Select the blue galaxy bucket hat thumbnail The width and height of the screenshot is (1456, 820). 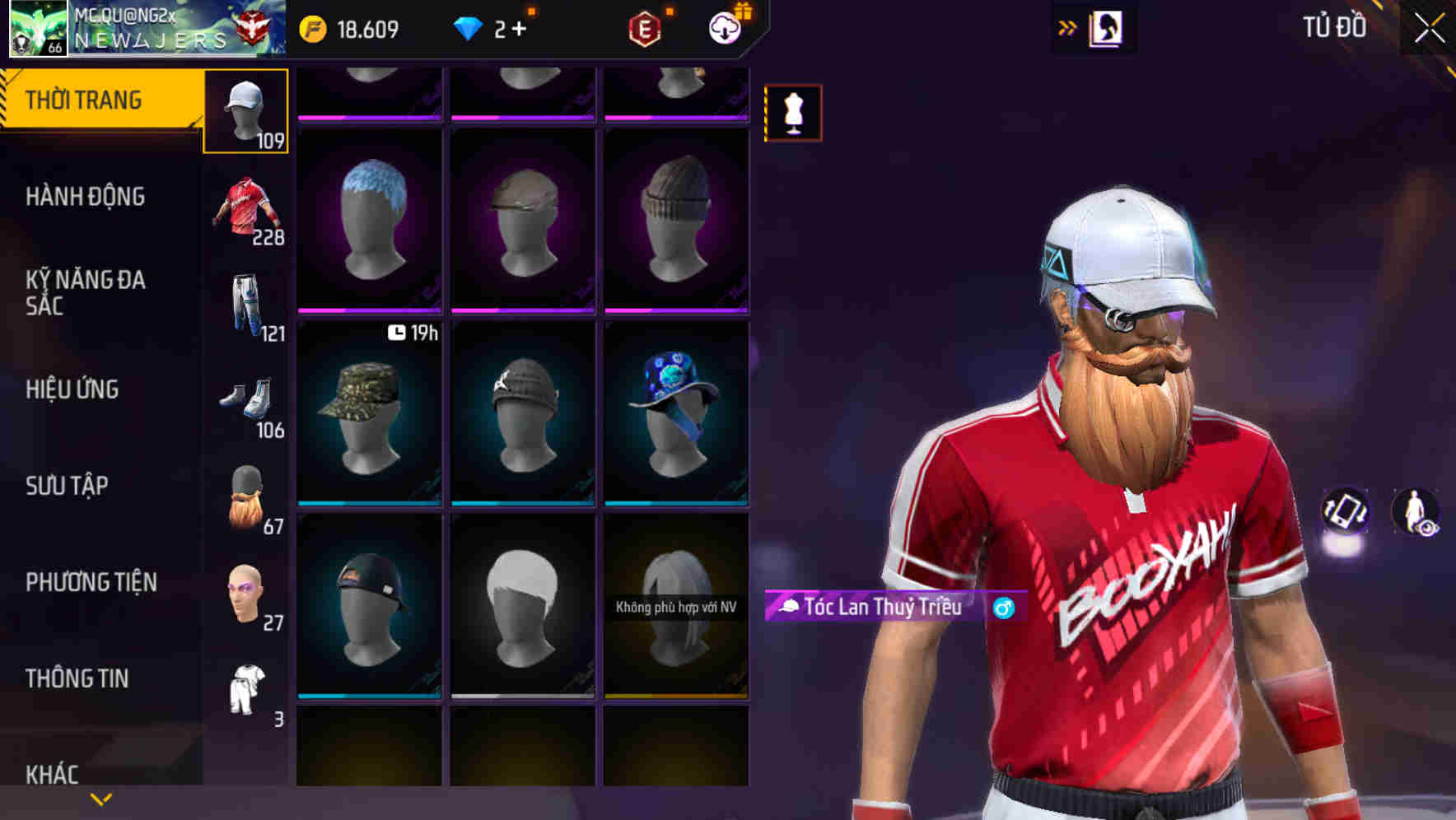click(676, 412)
